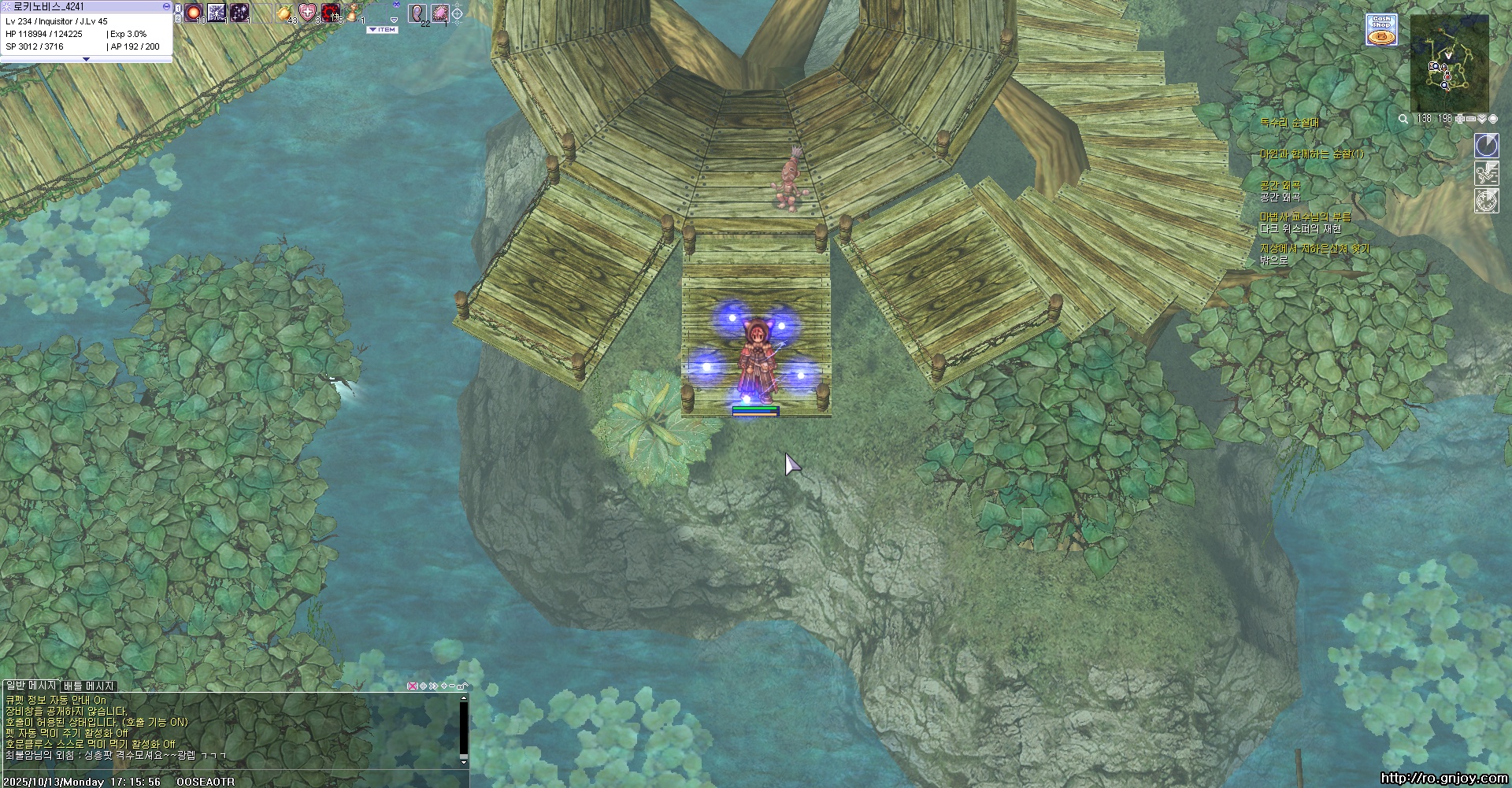Open the ITEM dropdown under the hotbar
Viewport: 1512px width, 788px height.
click(x=383, y=30)
